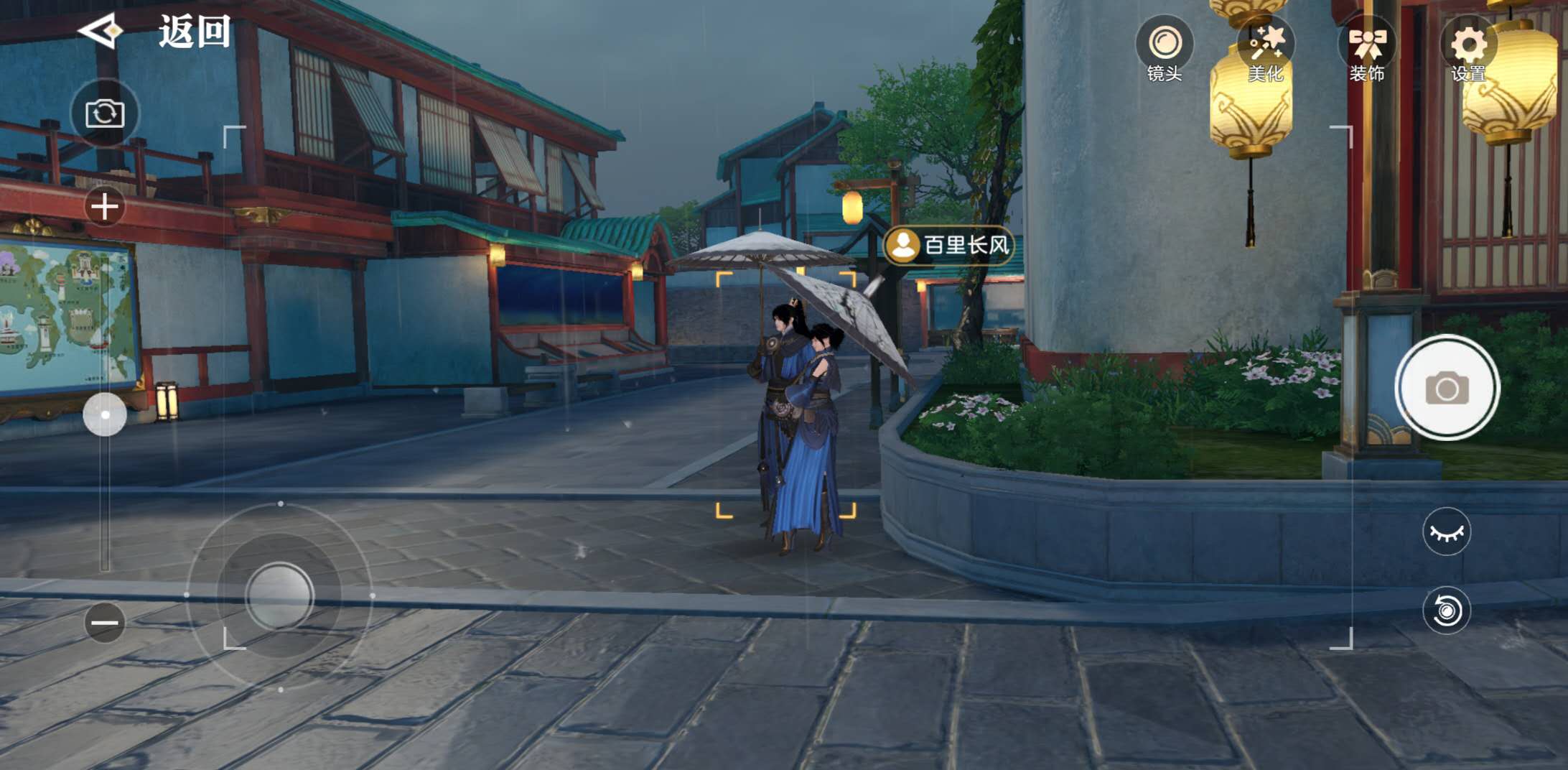
Task: Switch camera with the flip-camera icon
Action: (105, 113)
